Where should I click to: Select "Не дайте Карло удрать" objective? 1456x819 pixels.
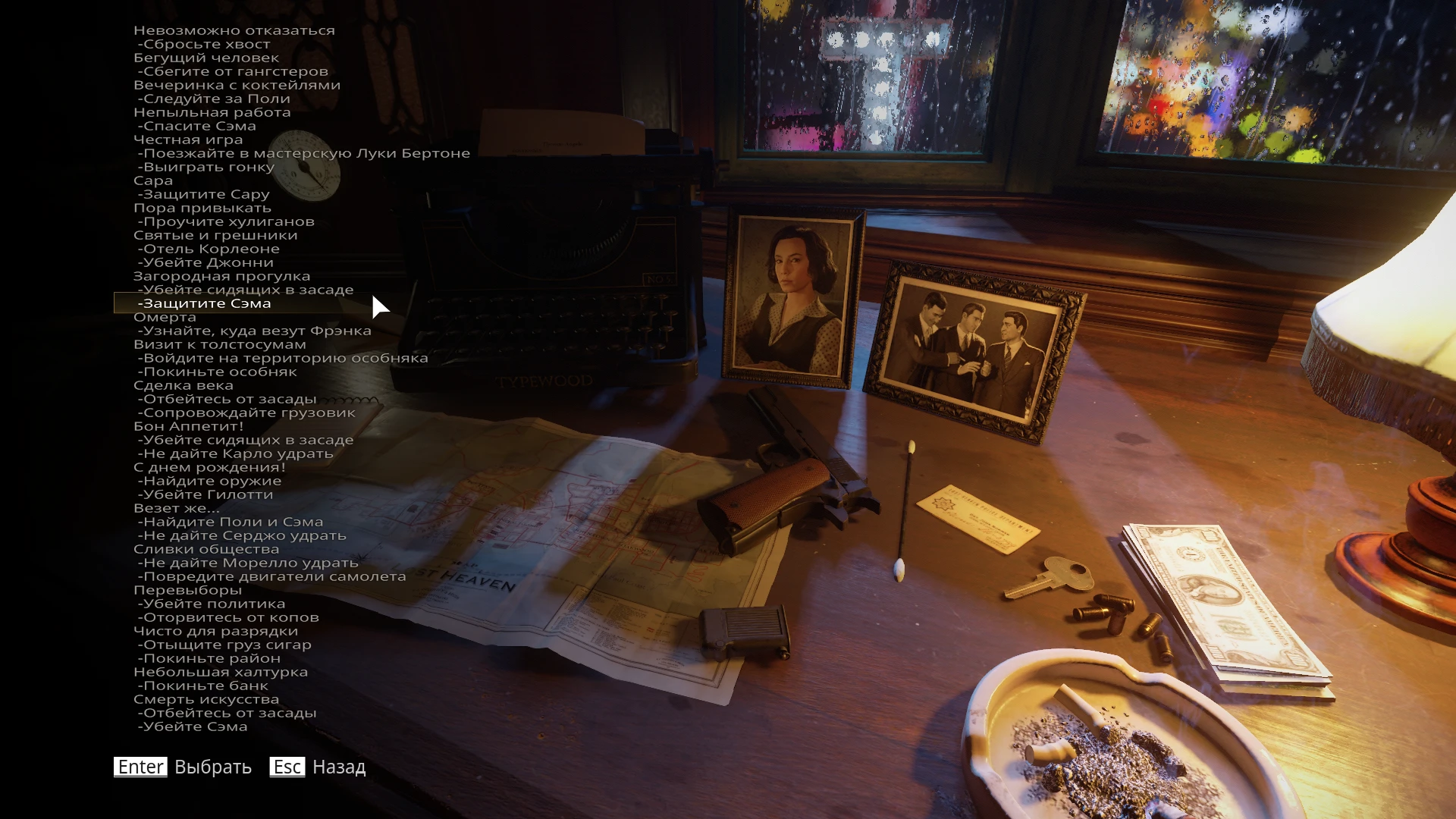point(234,453)
